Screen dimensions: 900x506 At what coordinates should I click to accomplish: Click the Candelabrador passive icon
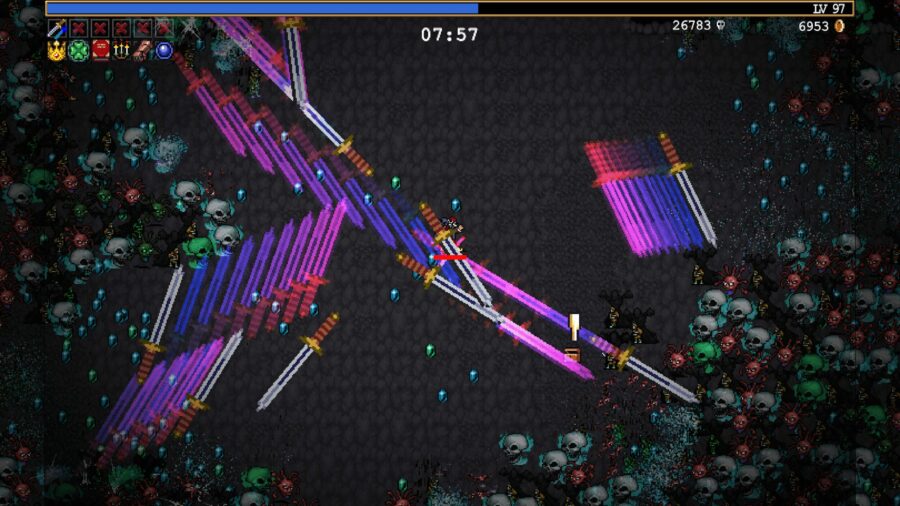click(x=121, y=50)
